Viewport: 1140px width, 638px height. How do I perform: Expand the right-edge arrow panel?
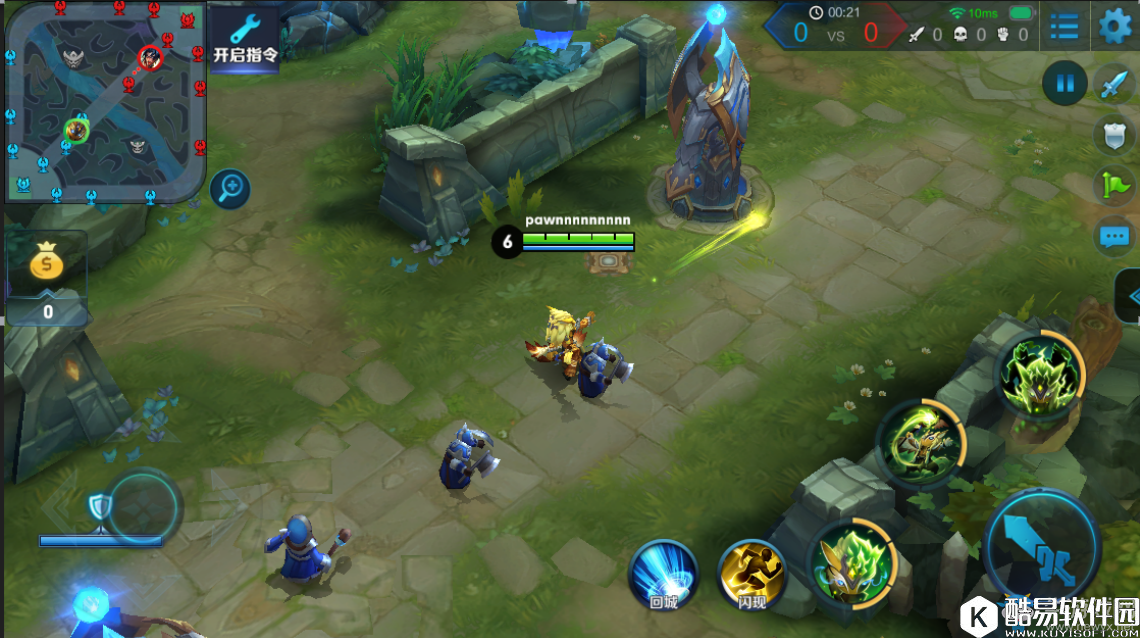1130,296
